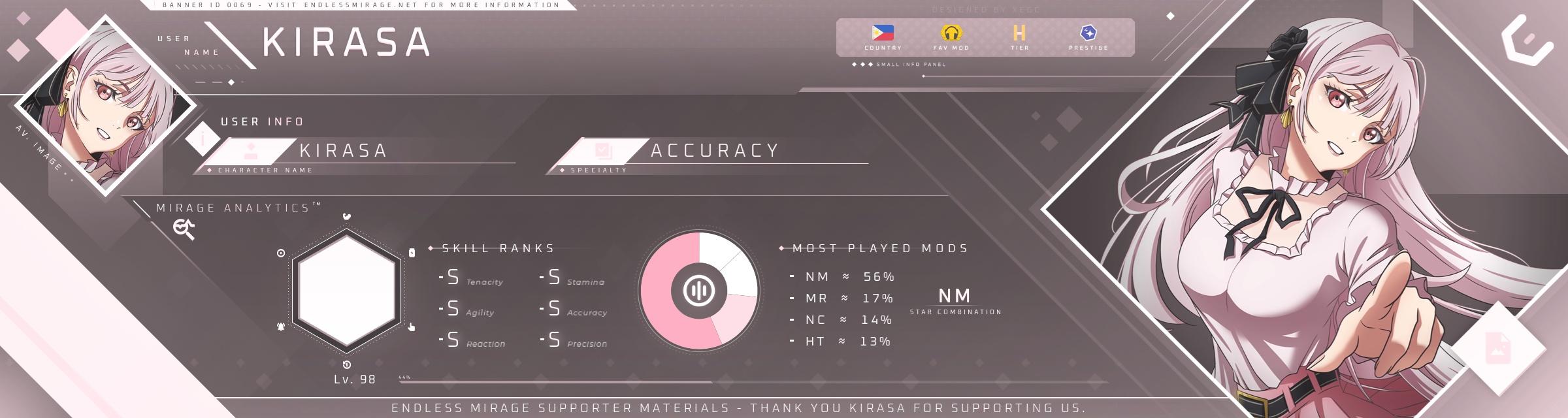Click the audio bars icon in pie chart
The image size is (1568, 418).
[x=699, y=291]
